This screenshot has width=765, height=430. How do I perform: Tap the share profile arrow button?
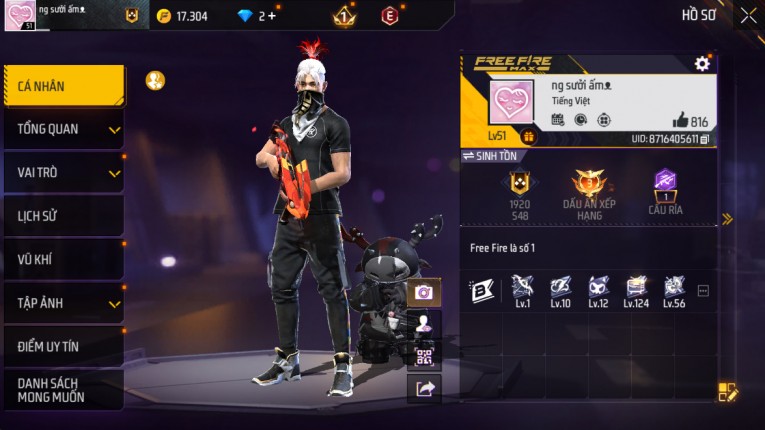click(424, 389)
